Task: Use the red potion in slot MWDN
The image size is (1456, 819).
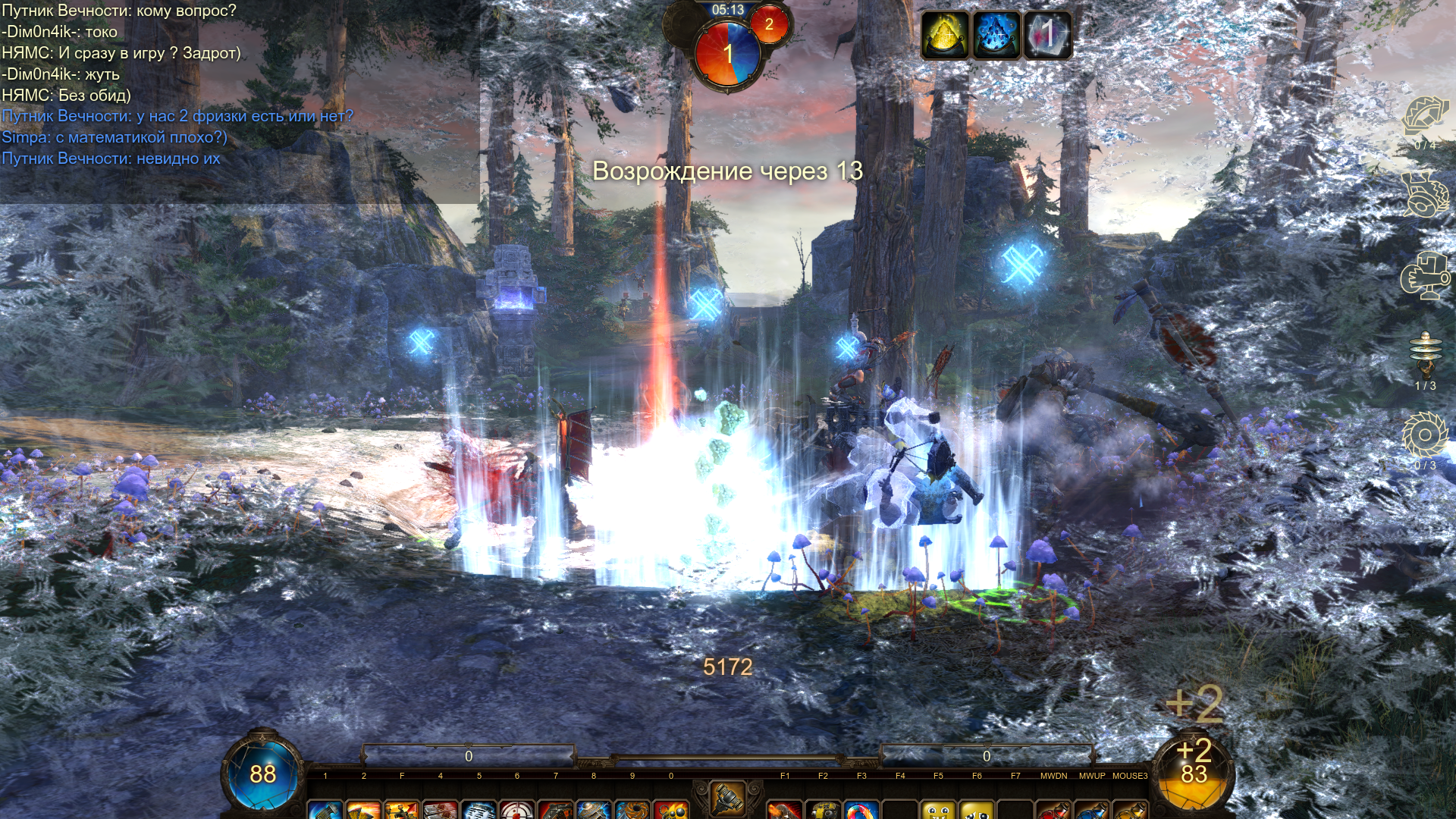Action: click(x=1053, y=810)
